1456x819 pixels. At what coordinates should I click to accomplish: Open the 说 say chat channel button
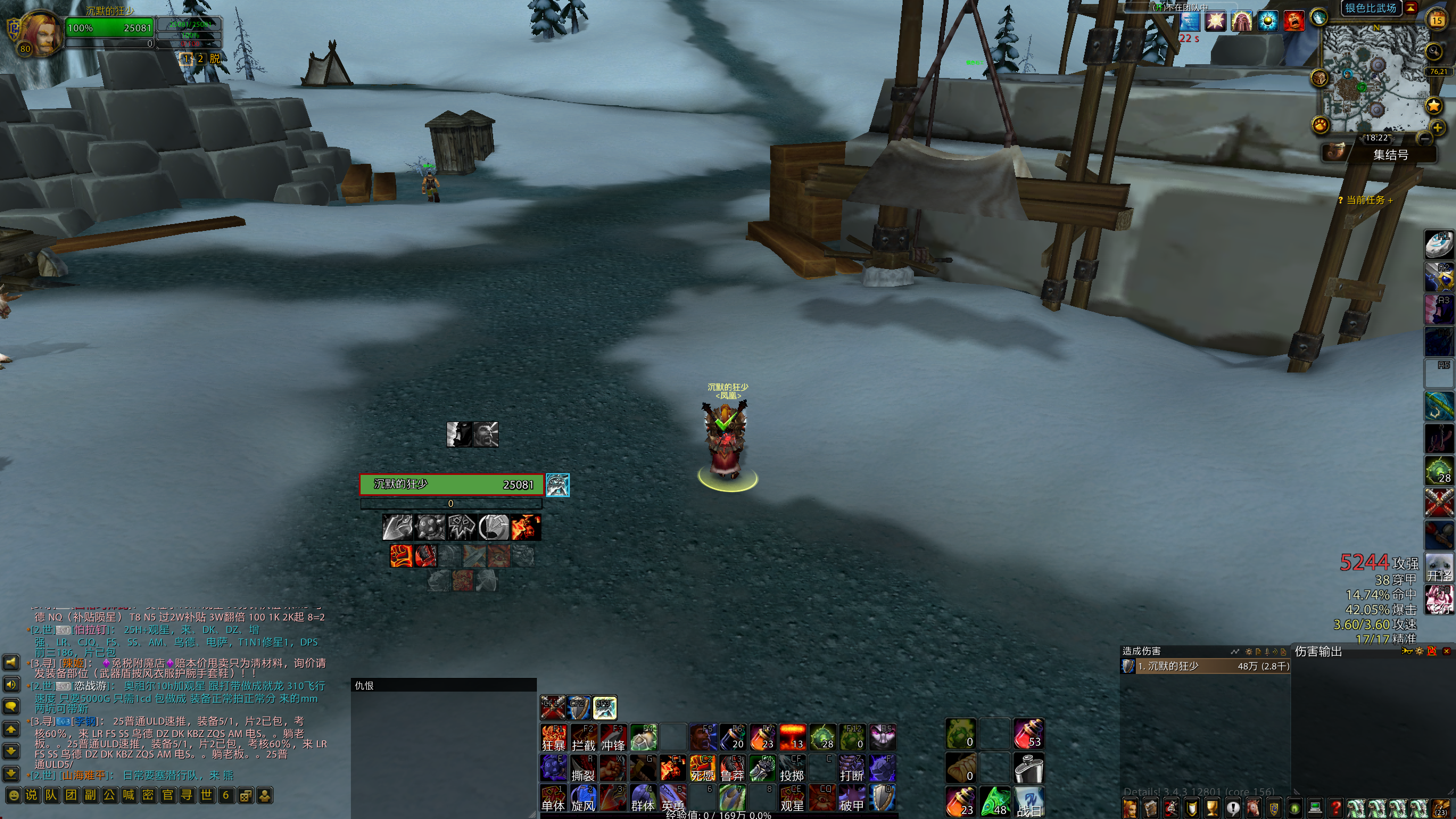pos(32,795)
